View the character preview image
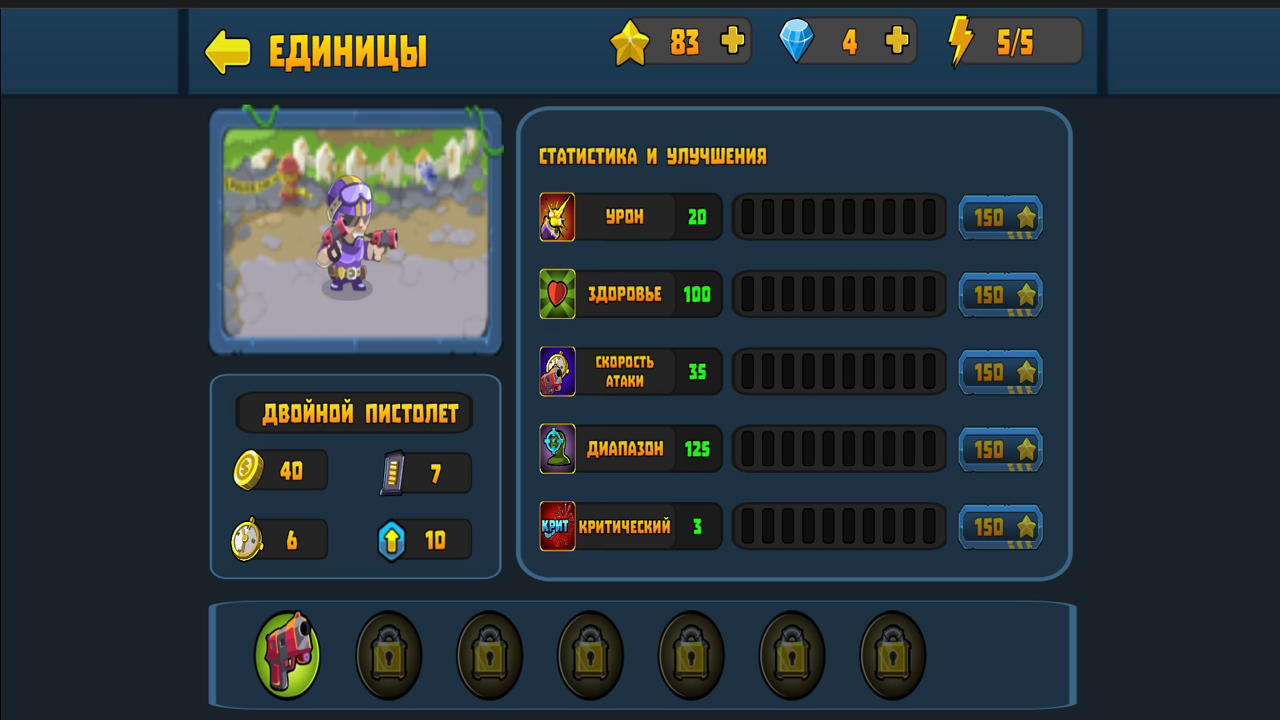Image resolution: width=1280 pixels, height=720 pixels. click(355, 232)
